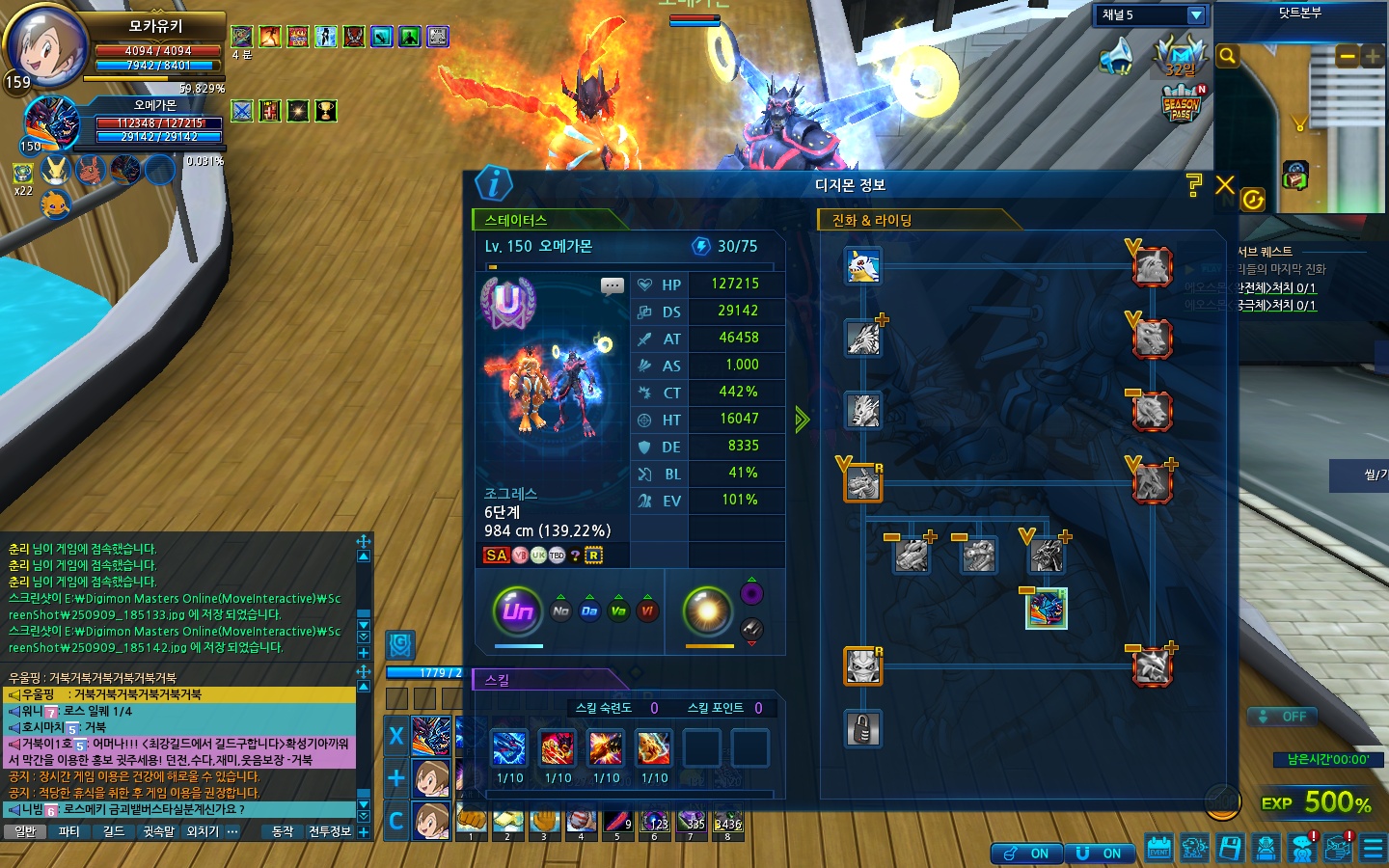
Task: Close the Digimon info window
Action: [x=1225, y=185]
